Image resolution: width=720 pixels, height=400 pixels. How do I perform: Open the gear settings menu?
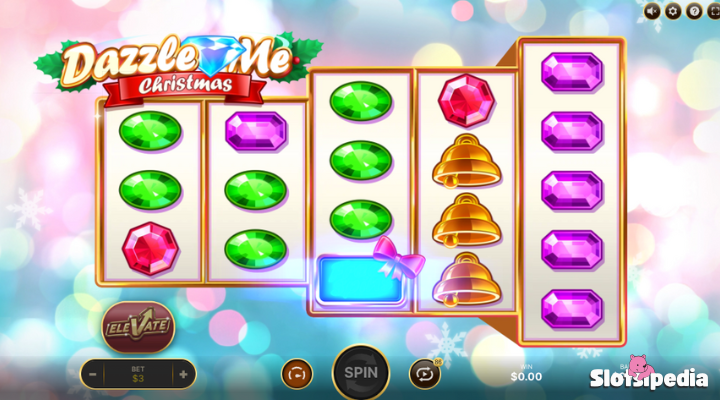(673, 11)
